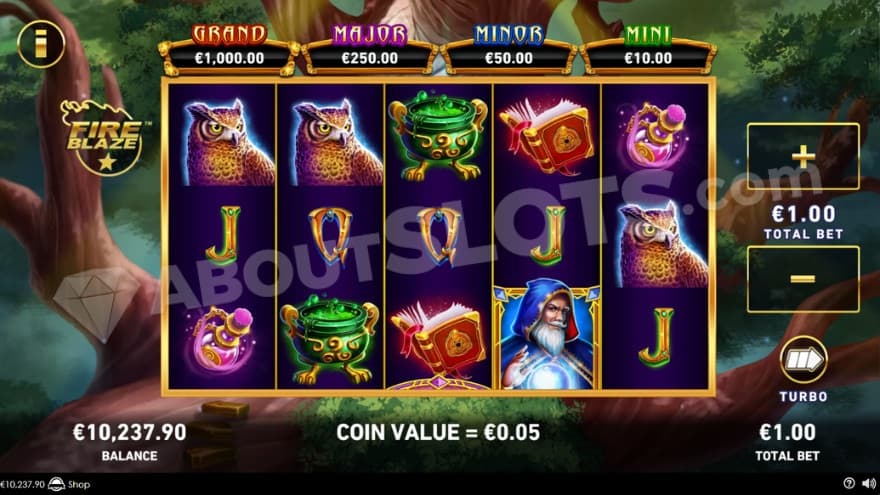Decrease total bet with the minus button
This screenshot has height=495, width=880.
click(x=802, y=279)
